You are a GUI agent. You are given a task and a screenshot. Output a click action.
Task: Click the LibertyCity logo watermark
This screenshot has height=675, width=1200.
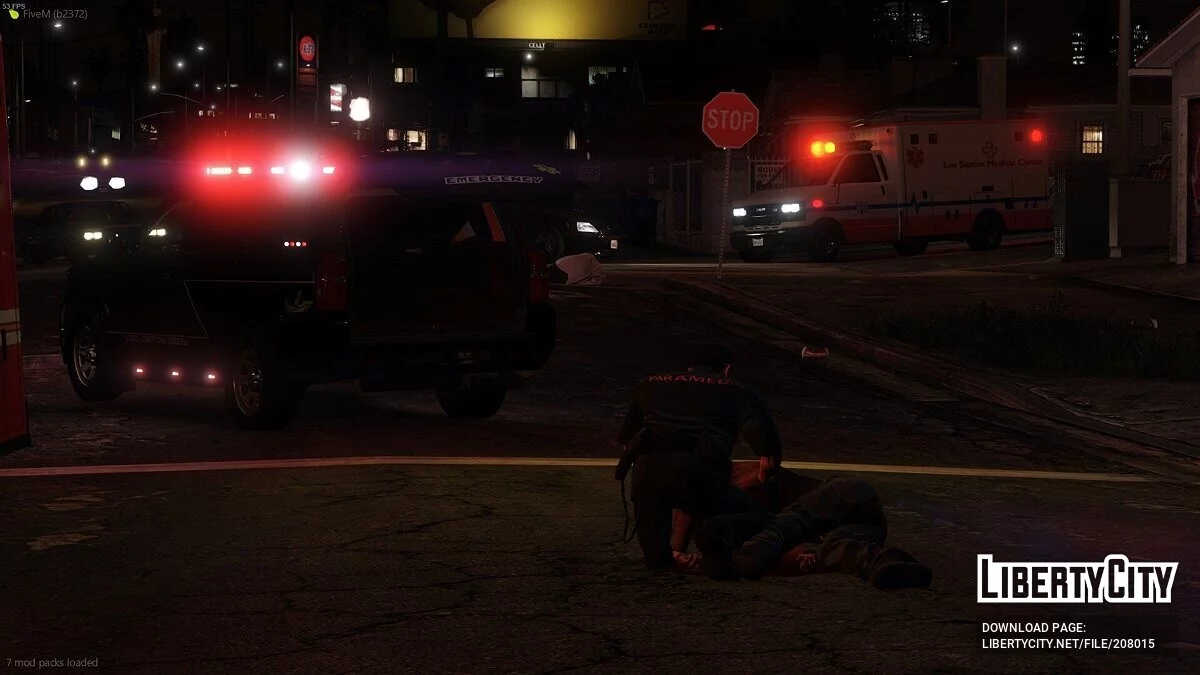(1077, 579)
